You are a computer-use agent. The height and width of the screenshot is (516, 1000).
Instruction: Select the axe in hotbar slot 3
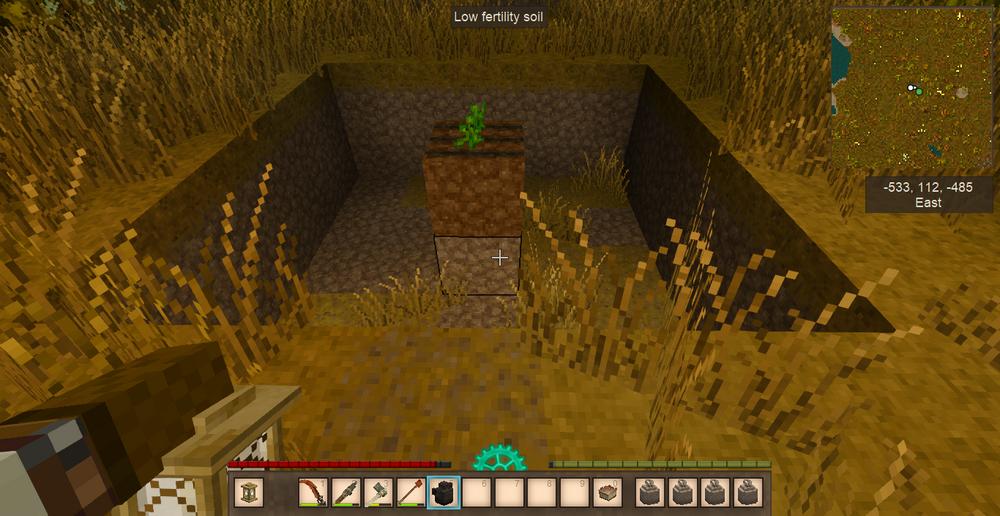point(378,492)
